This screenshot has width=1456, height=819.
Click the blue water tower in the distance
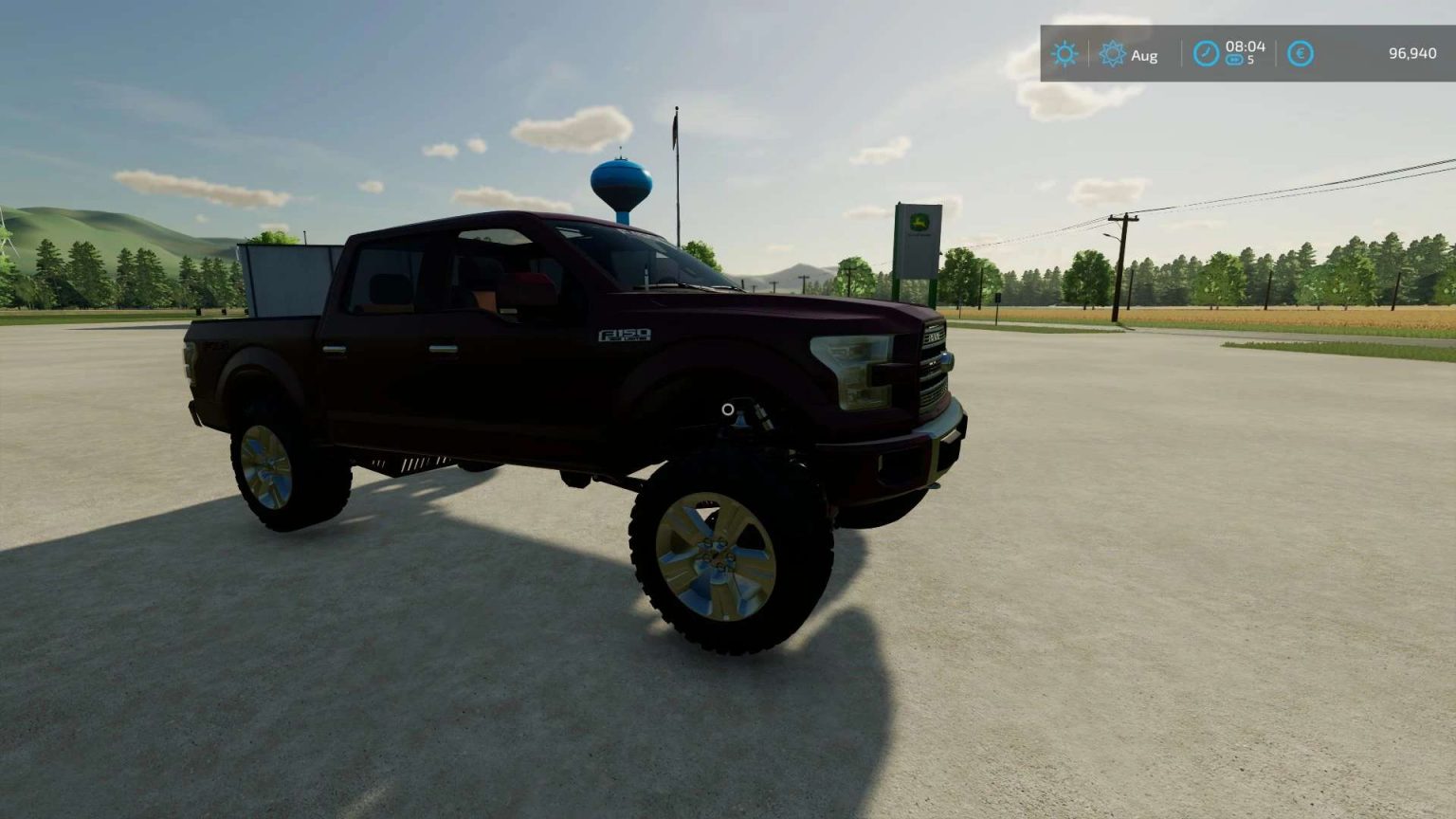click(622, 180)
